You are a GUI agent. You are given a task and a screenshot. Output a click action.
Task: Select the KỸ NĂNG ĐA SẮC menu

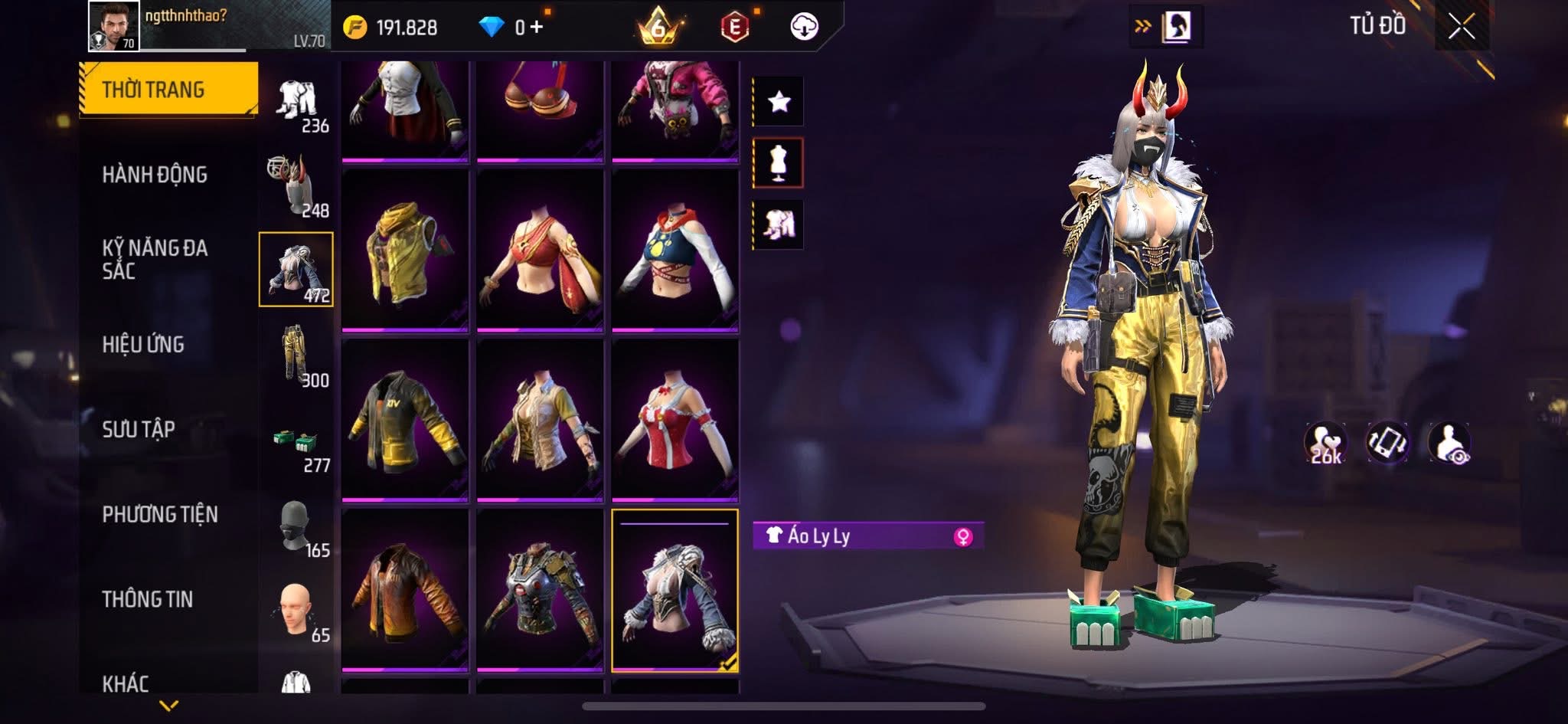pos(155,259)
